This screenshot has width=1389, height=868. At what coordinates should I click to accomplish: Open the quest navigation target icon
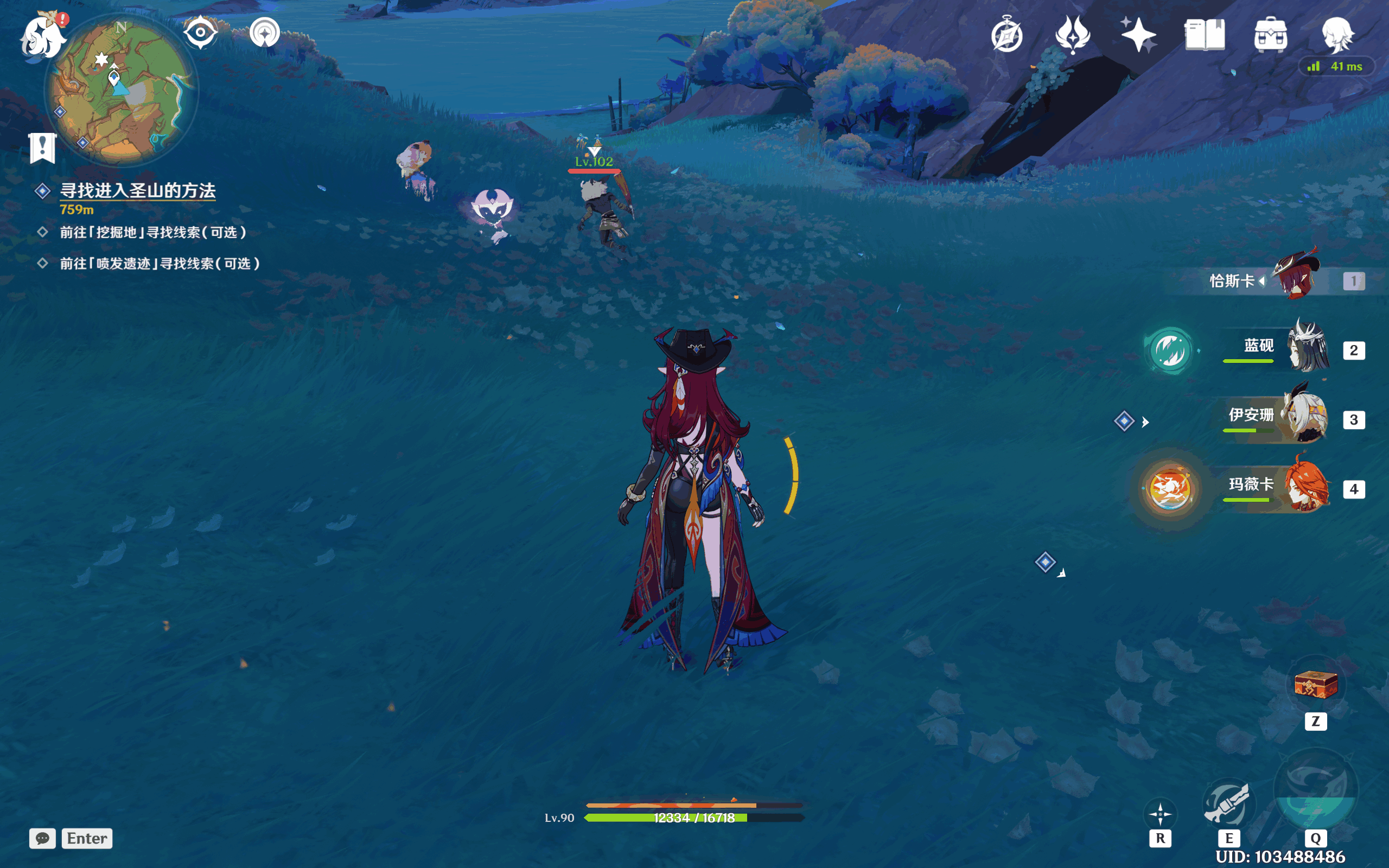tap(265, 33)
